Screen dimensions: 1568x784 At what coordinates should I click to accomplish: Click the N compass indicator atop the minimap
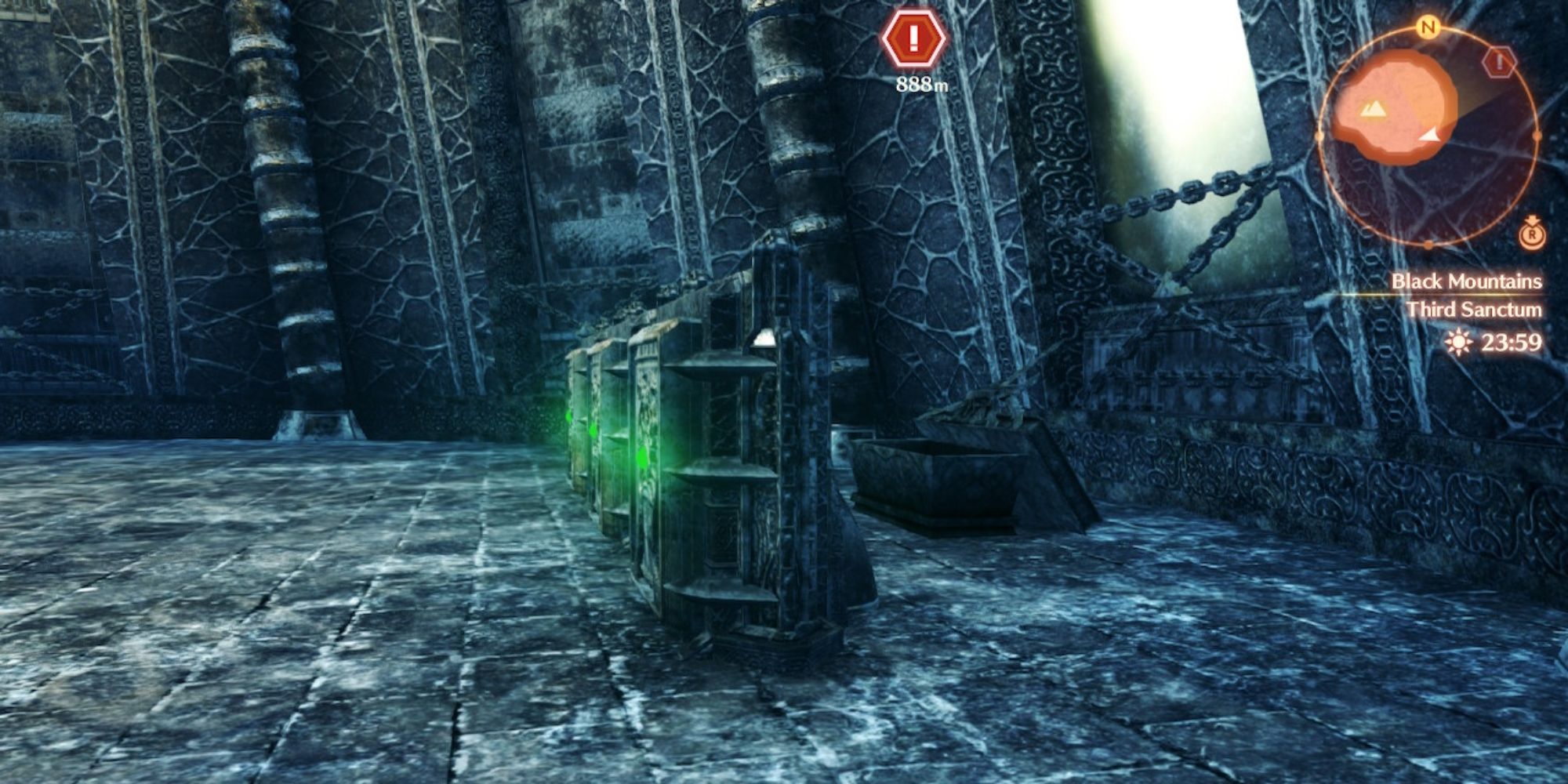pos(1427,27)
